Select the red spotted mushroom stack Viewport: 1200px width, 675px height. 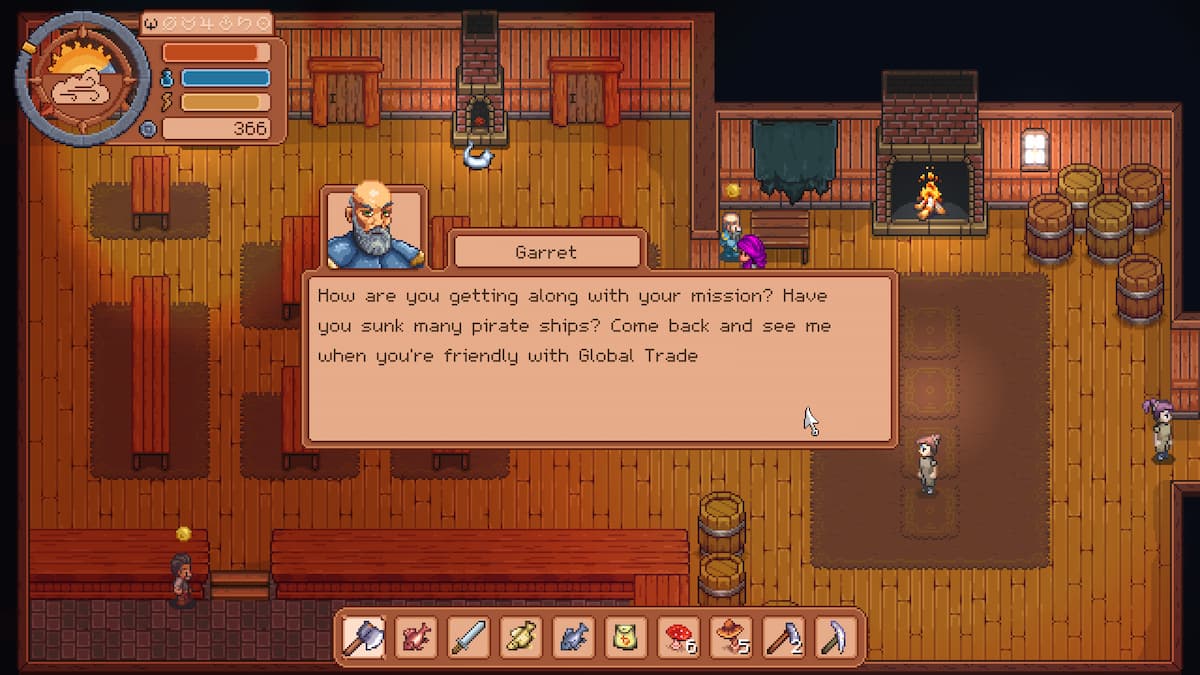pos(678,635)
